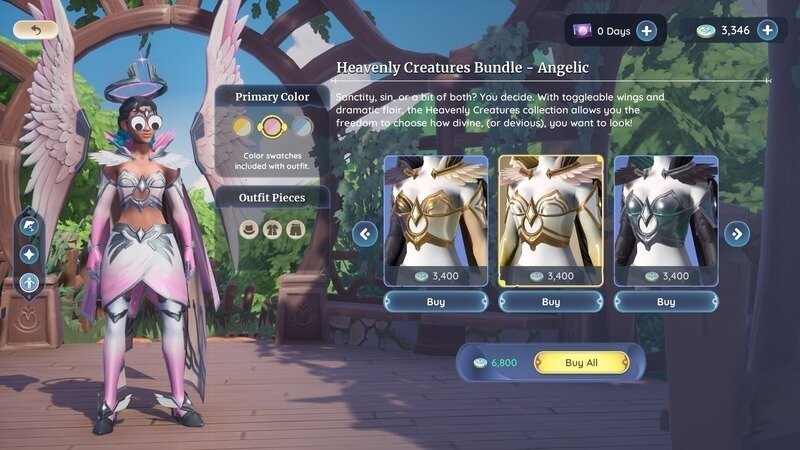Choose the yellow primary color swatch
Image resolution: width=800 pixels, height=450 pixels.
point(242,127)
